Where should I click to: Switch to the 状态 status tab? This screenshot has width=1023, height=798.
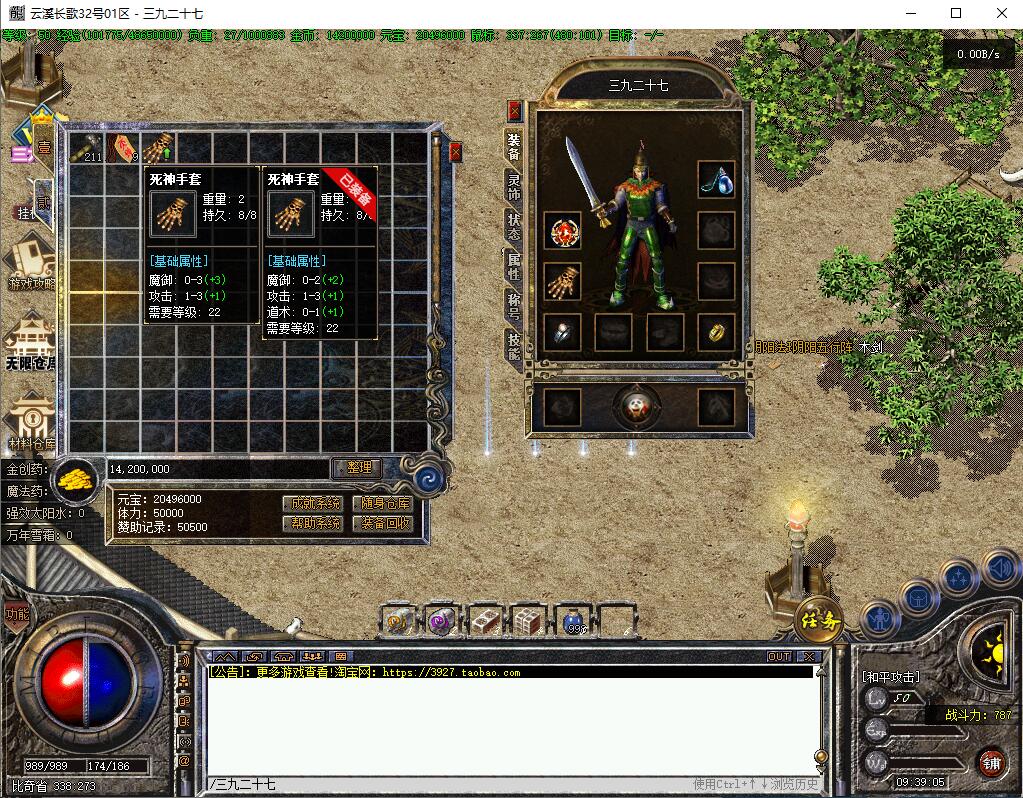click(x=514, y=225)
